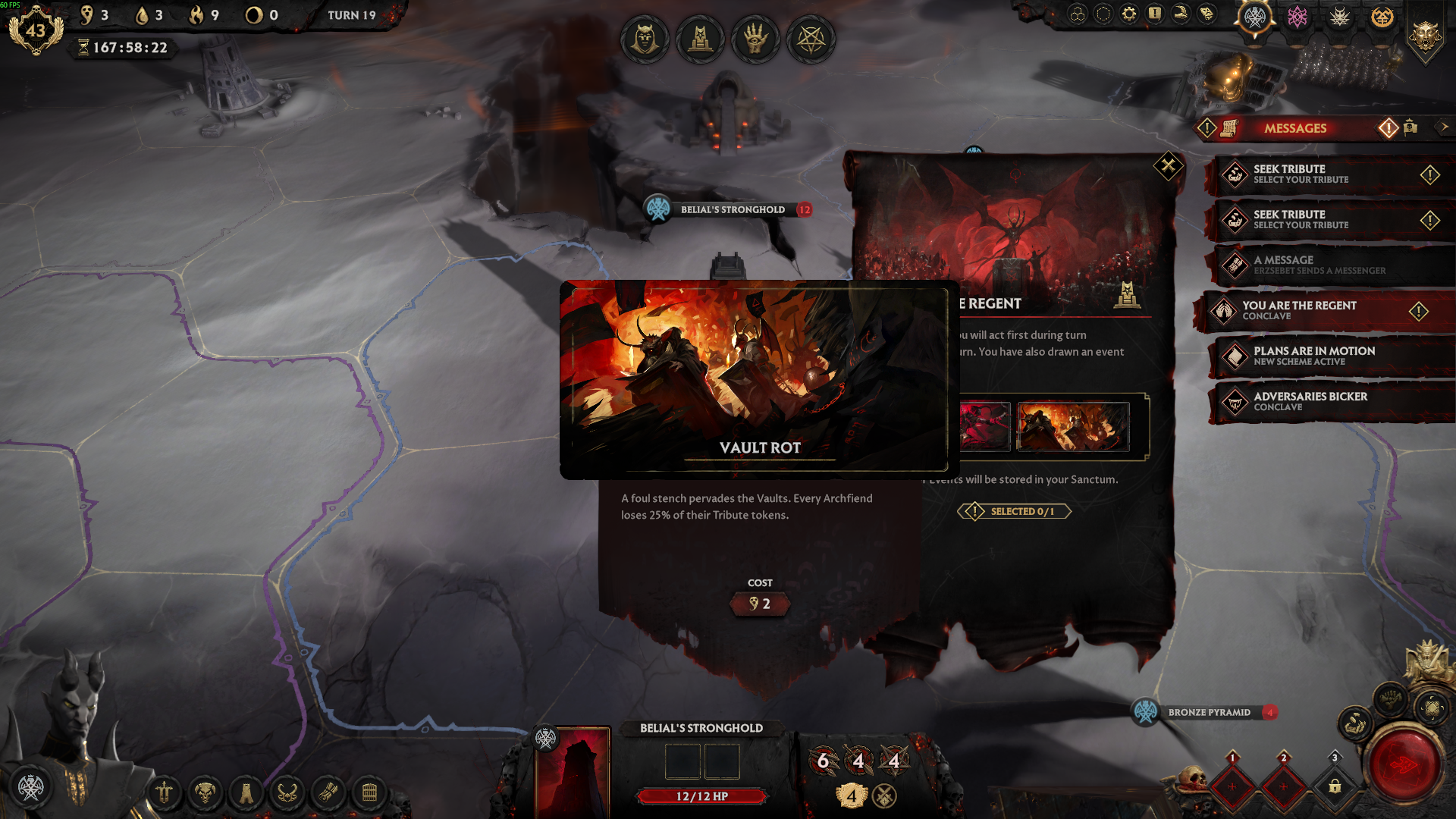Click the red end turn orb
The width and height of the screenshot is (1456, 819).
[1404, 766]
